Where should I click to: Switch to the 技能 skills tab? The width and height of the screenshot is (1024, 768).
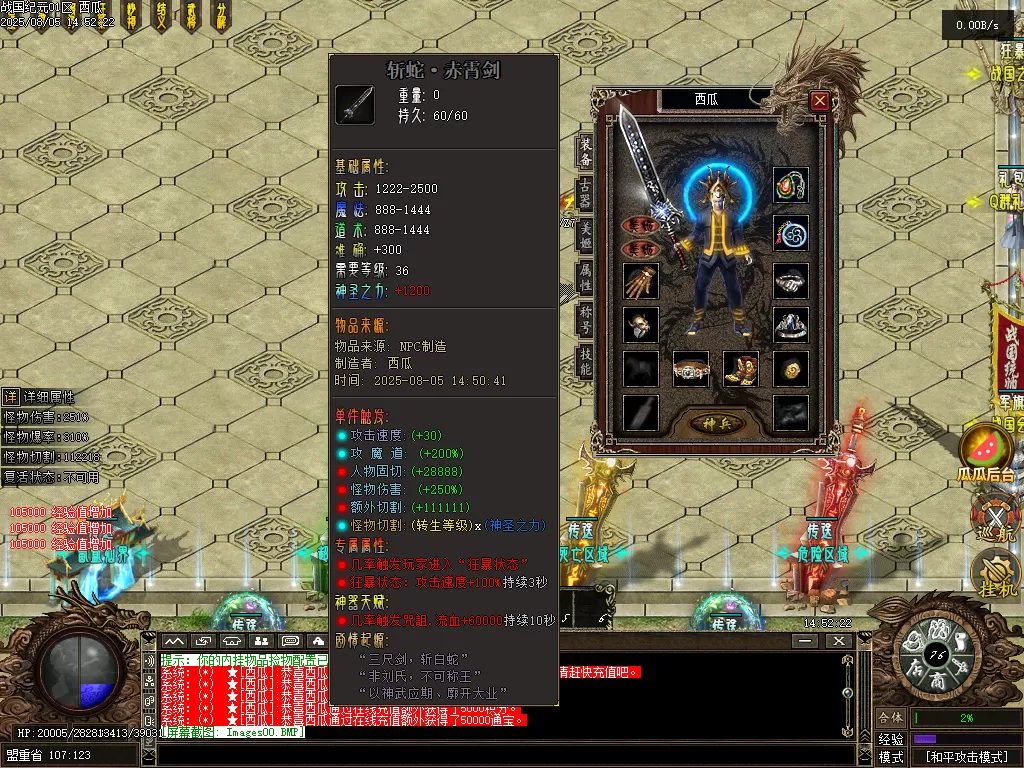(585, 362)
